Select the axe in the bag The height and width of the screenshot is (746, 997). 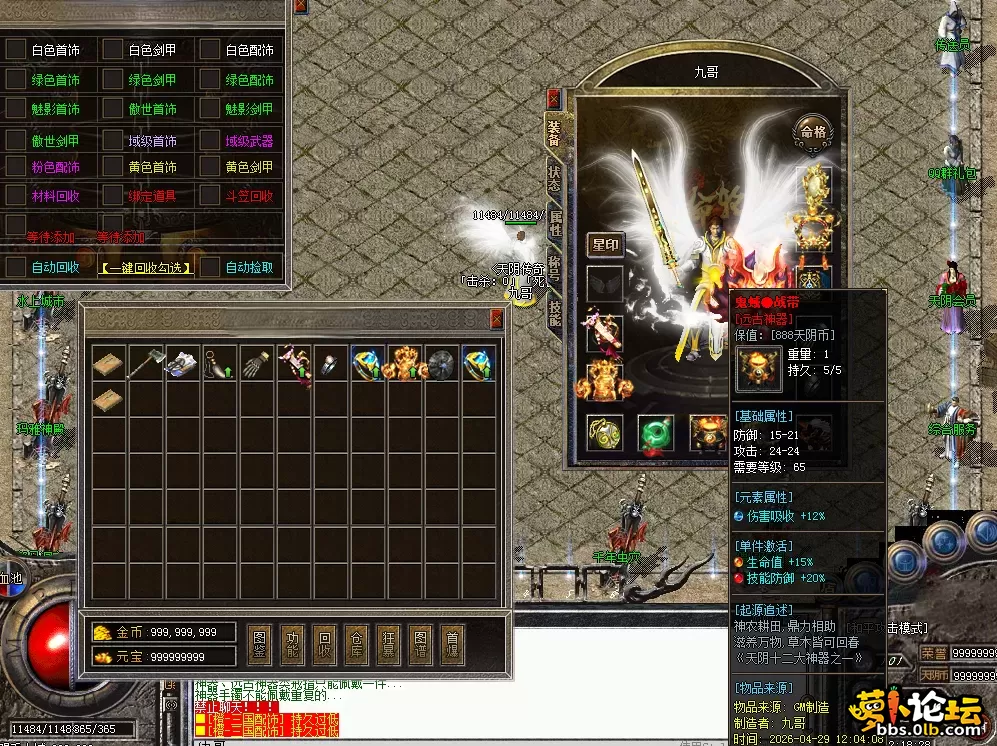coord(147,363)
